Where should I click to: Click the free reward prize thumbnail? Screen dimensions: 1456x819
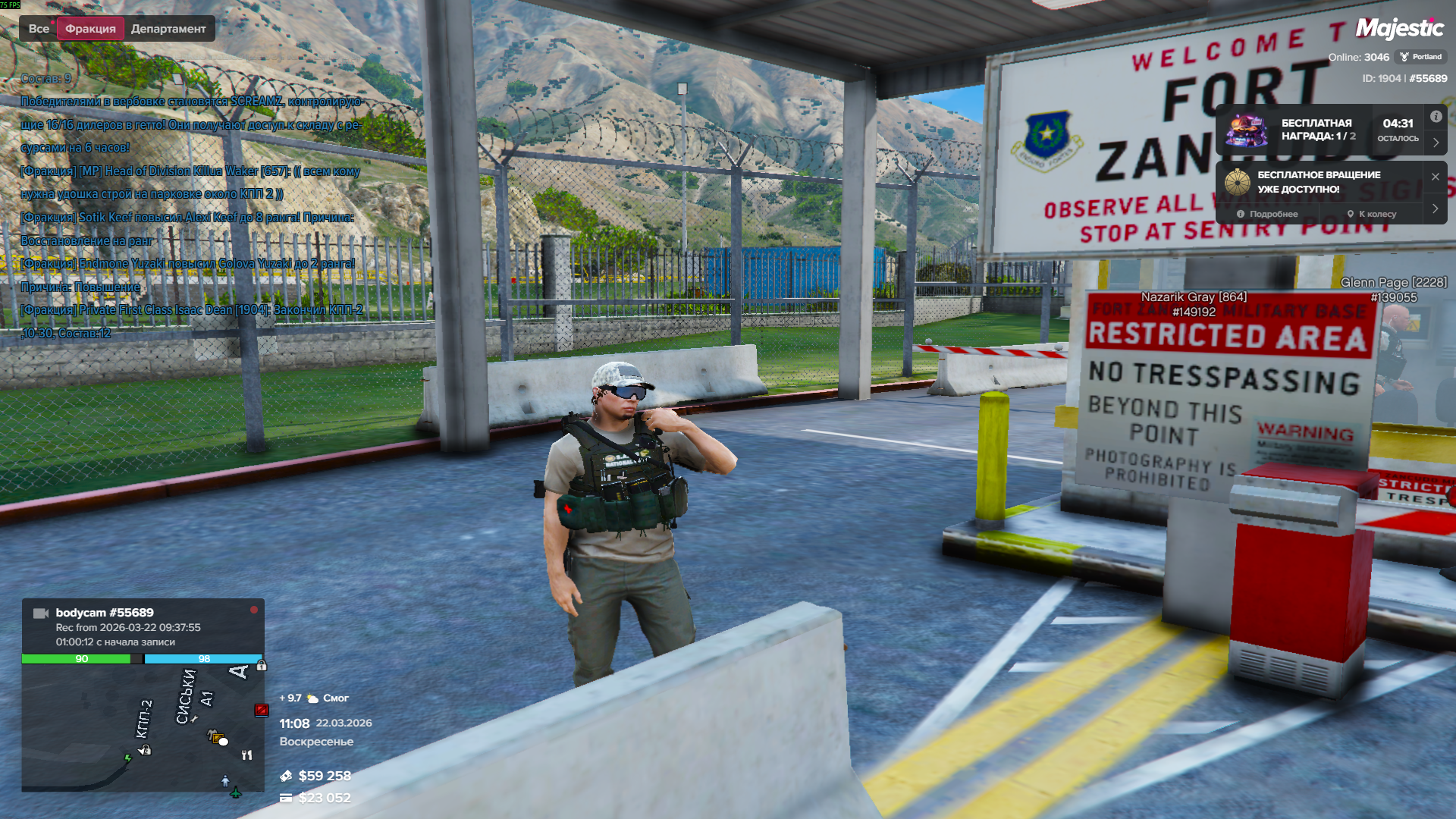pos(1246,130)
